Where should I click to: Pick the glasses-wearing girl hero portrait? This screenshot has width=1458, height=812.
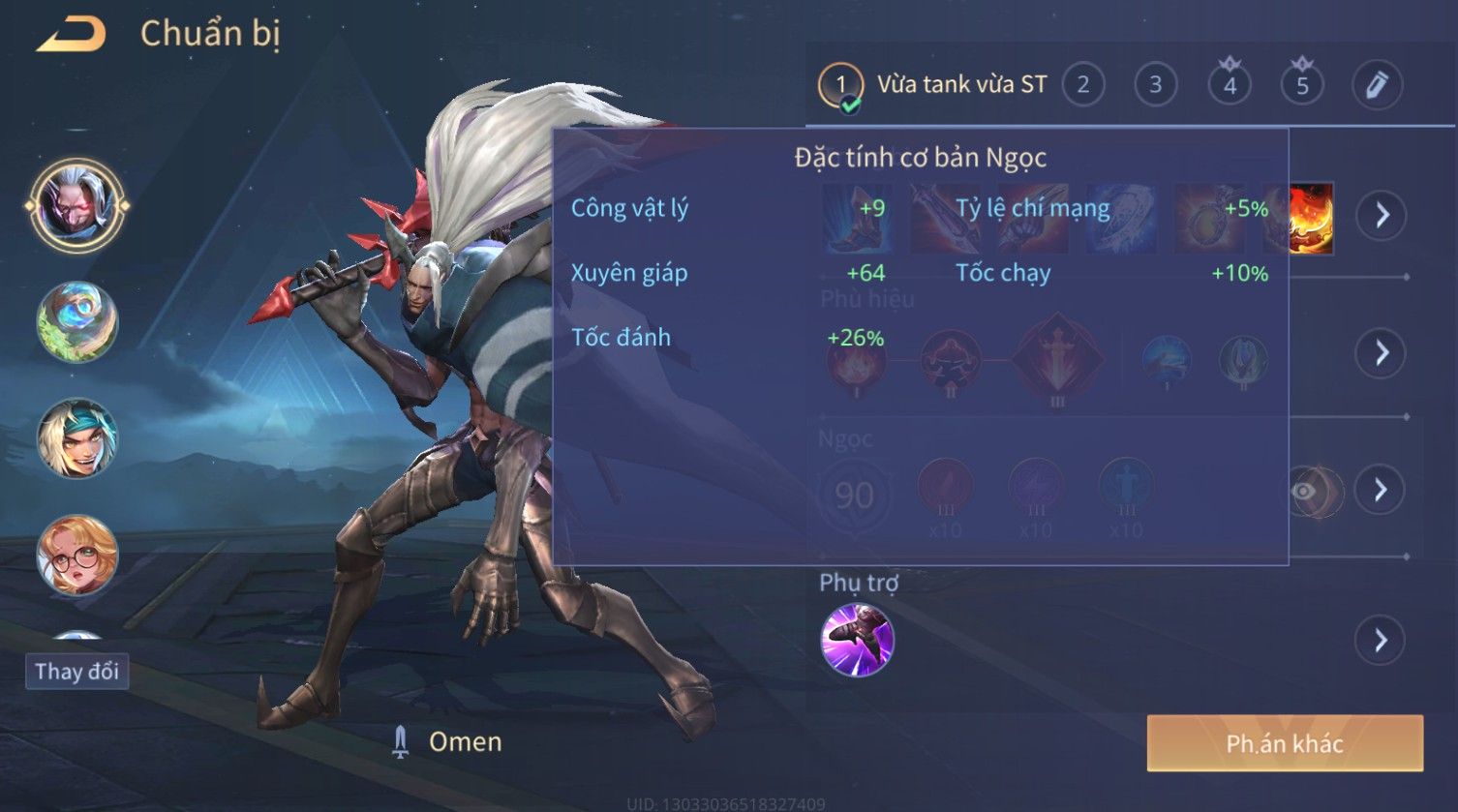coord(76,556)
